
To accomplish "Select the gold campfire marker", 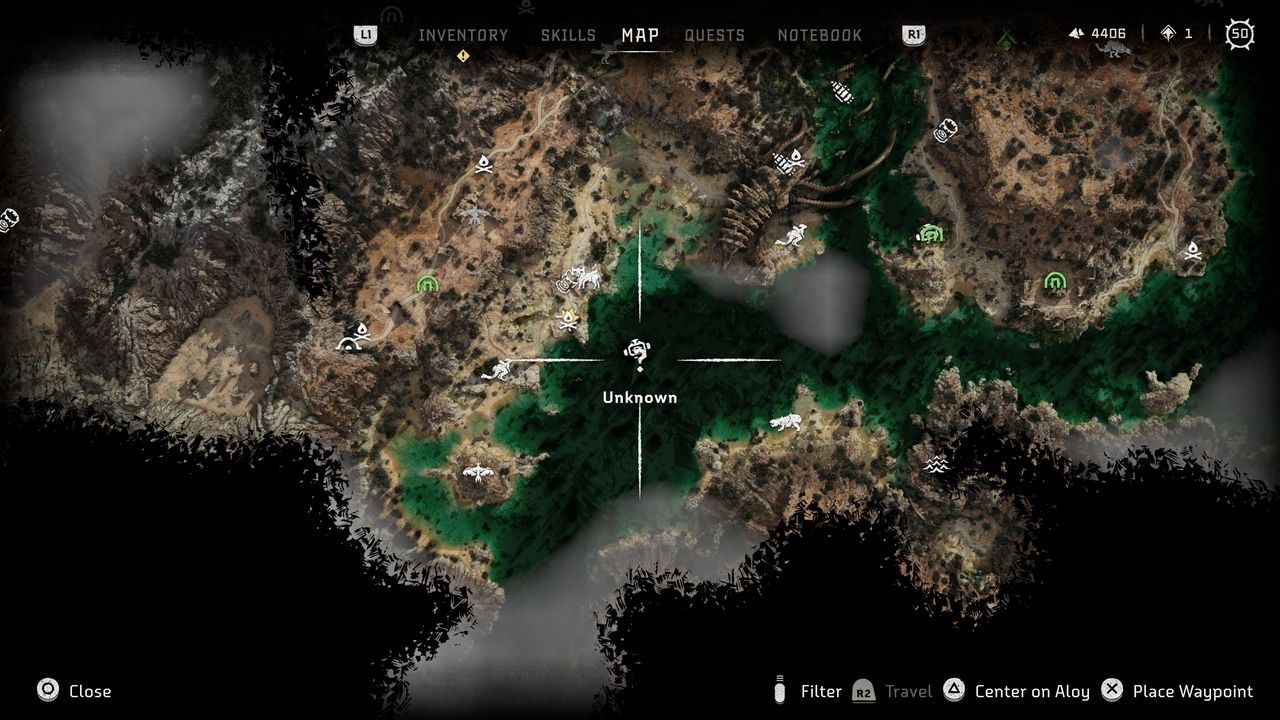I will [568, 320].
